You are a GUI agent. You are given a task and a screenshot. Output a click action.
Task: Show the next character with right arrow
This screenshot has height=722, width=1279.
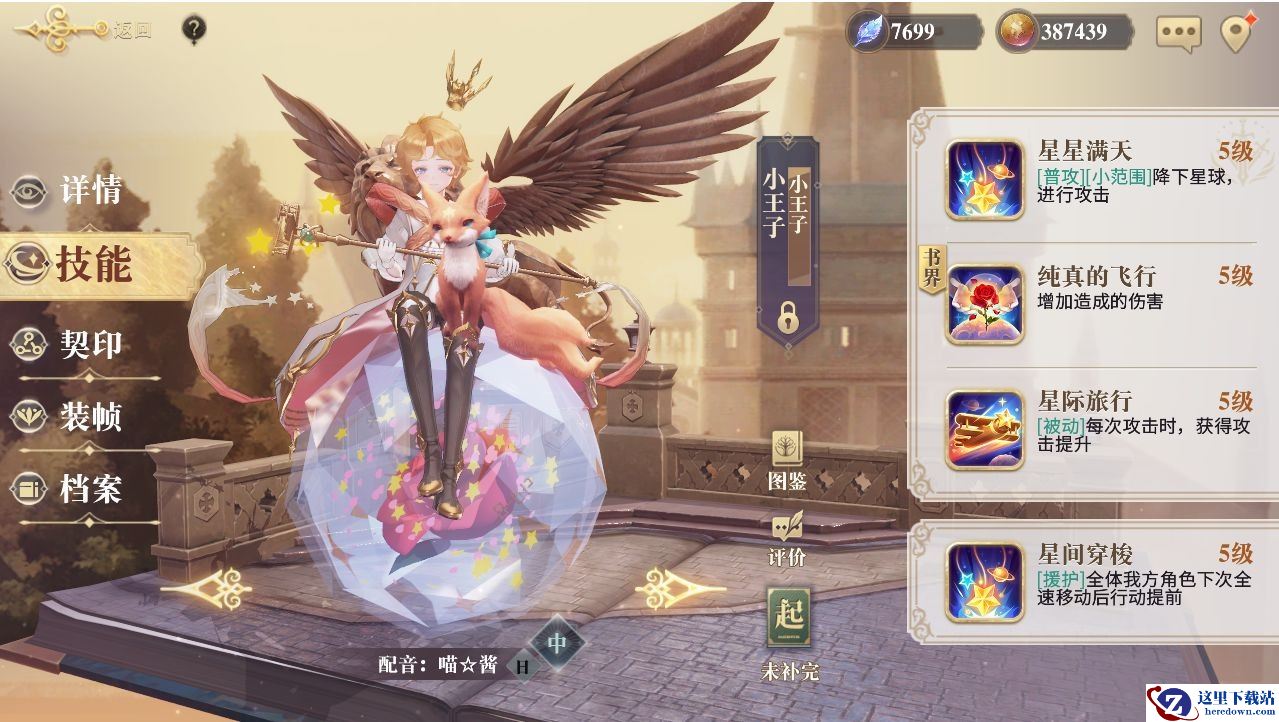[x=668, y=588]
